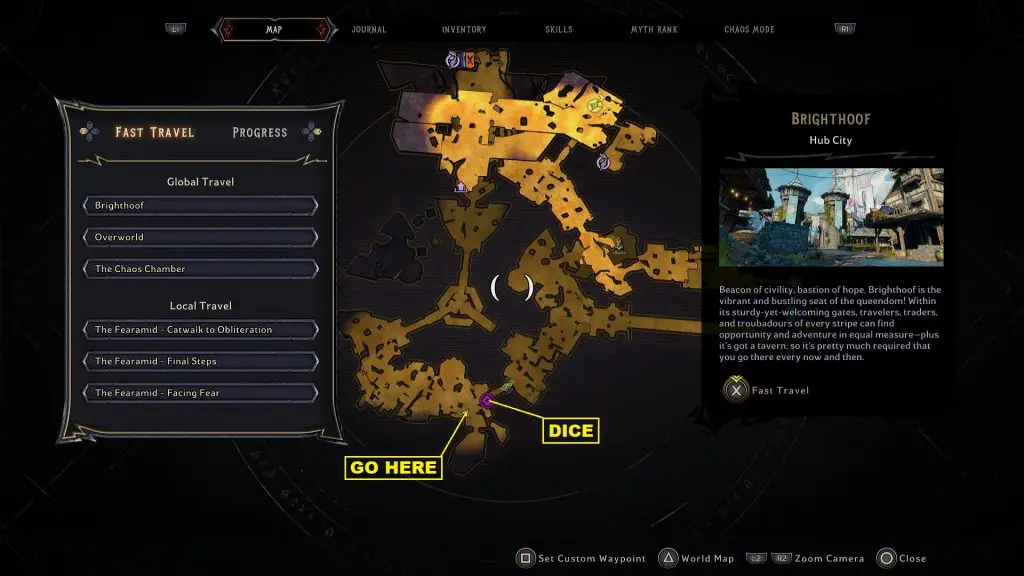Click the purple dice marker on map

(x=486, y=400)
